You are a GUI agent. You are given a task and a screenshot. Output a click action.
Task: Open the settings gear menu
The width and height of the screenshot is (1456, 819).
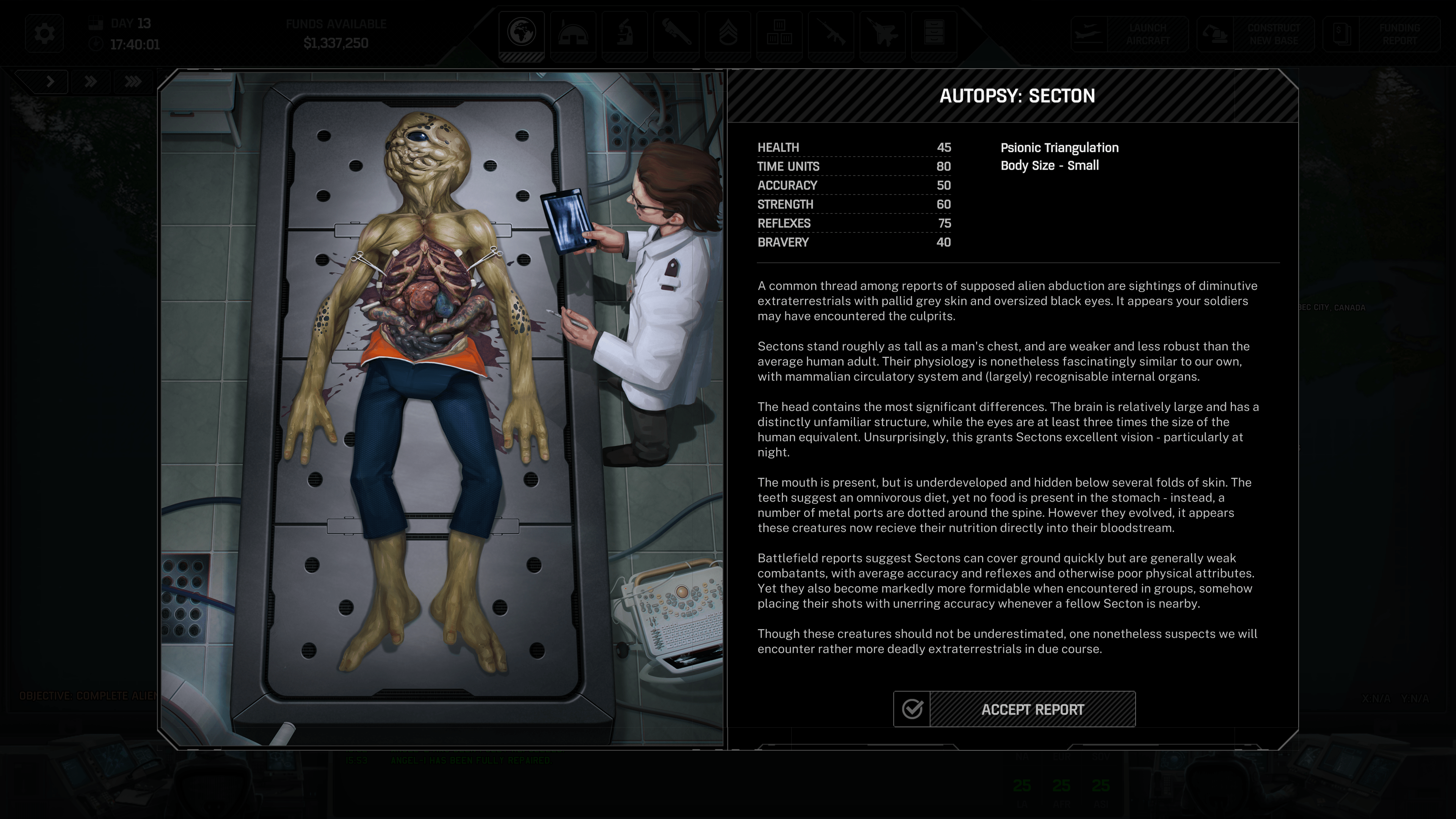click(x=44, y=33)
